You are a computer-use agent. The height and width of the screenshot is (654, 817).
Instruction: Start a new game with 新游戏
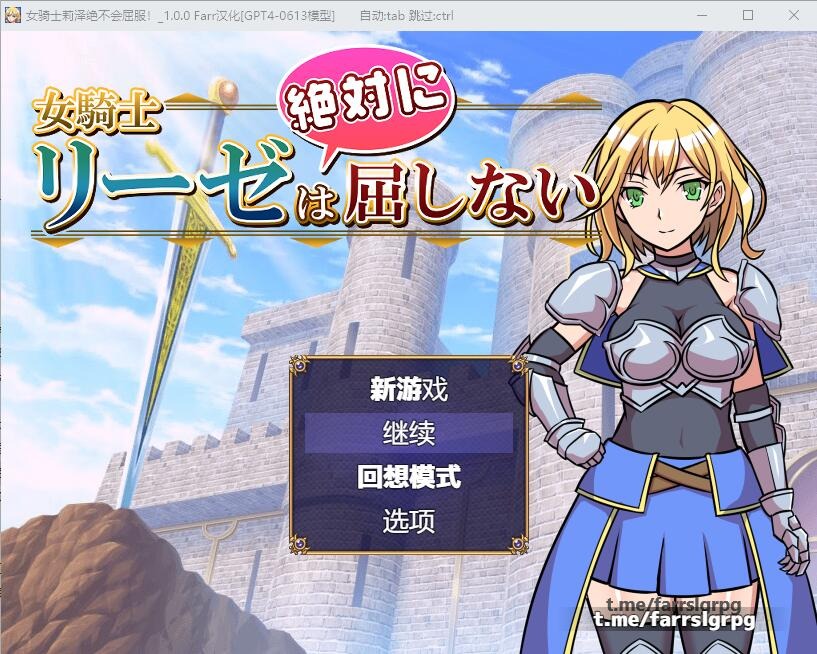tap(408, 390)
